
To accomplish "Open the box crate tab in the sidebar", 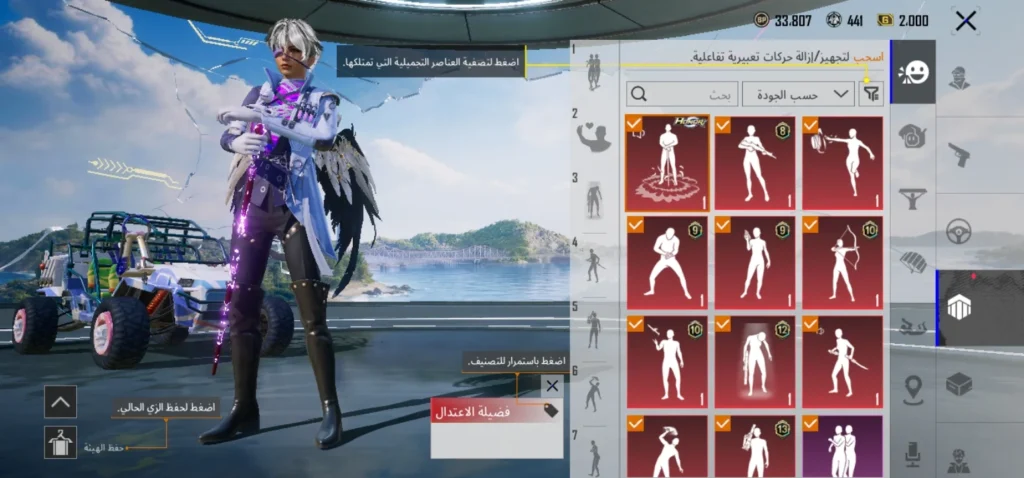I will pyautogui.click(x=959, y=383).
